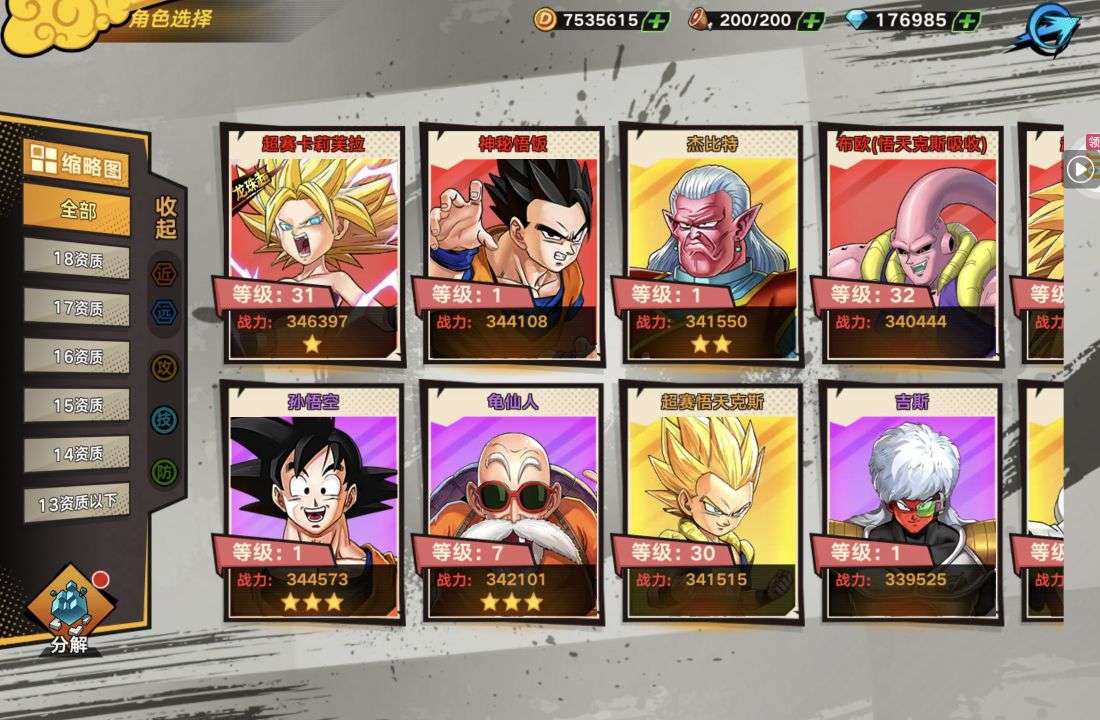Select the 超赛悟天克斯 character card

click(712, 502)
